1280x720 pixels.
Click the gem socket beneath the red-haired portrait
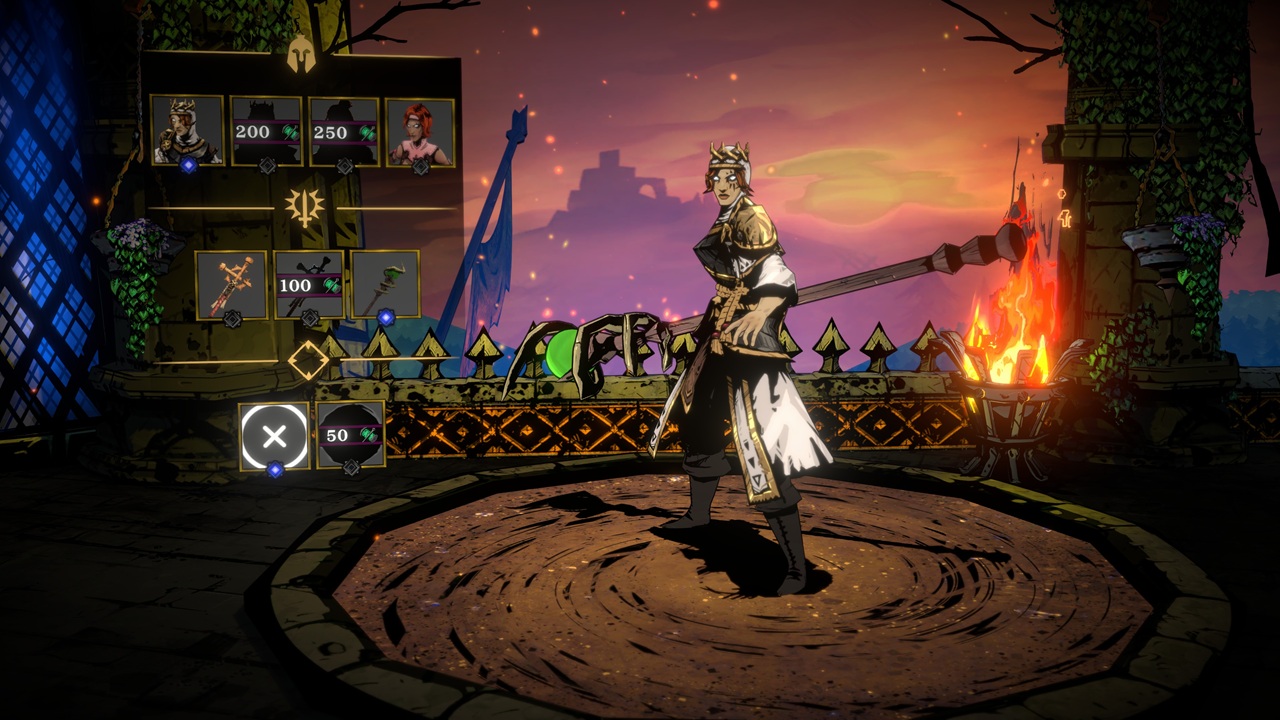420,167
